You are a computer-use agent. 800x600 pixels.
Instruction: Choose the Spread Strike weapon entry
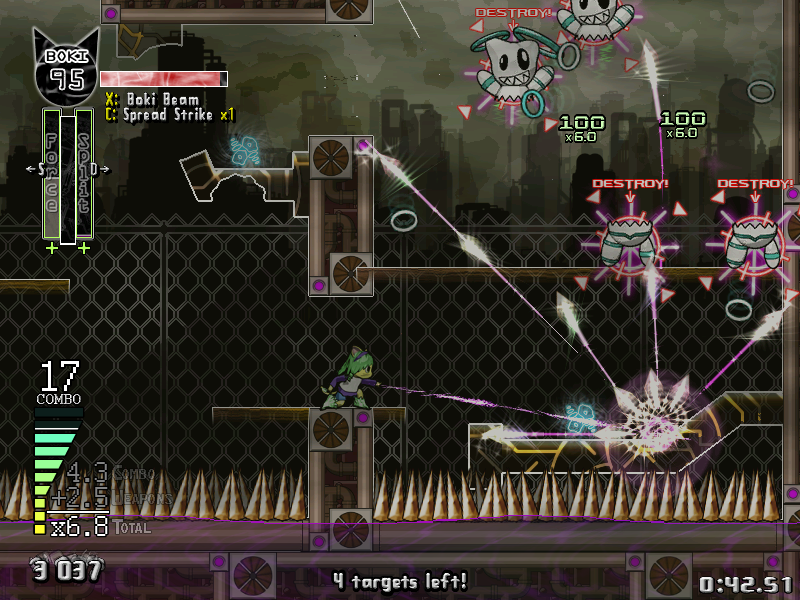(x=170, y=115)
